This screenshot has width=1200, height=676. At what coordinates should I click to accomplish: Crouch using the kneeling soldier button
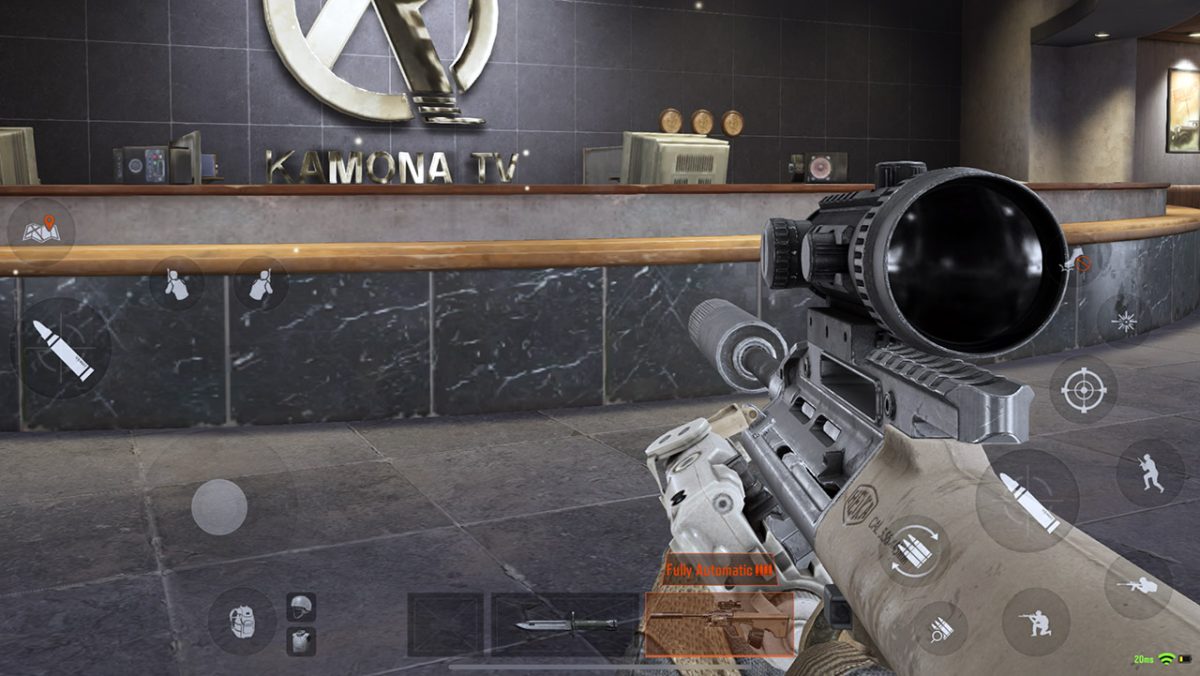pyautogui.click(x=1035, y=621)
